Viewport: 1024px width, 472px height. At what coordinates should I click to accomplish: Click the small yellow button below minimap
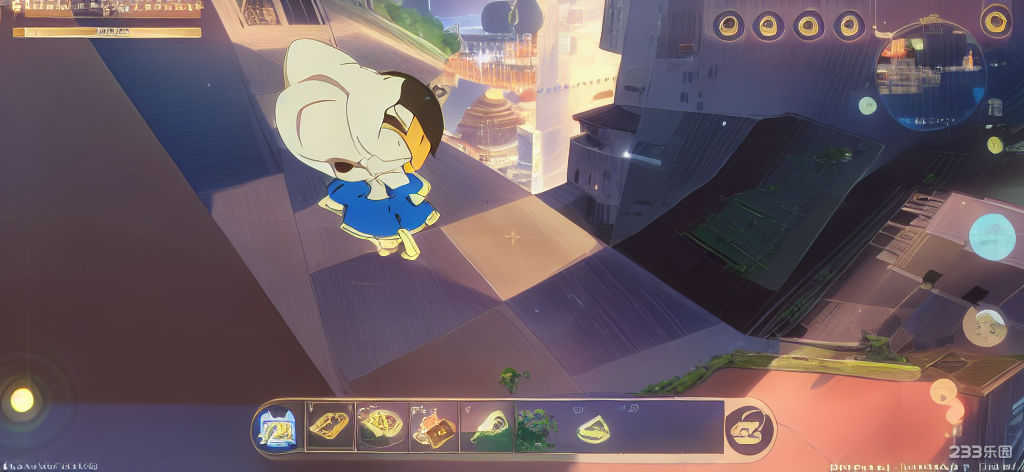pyautogui.click(x=994, y=145)
